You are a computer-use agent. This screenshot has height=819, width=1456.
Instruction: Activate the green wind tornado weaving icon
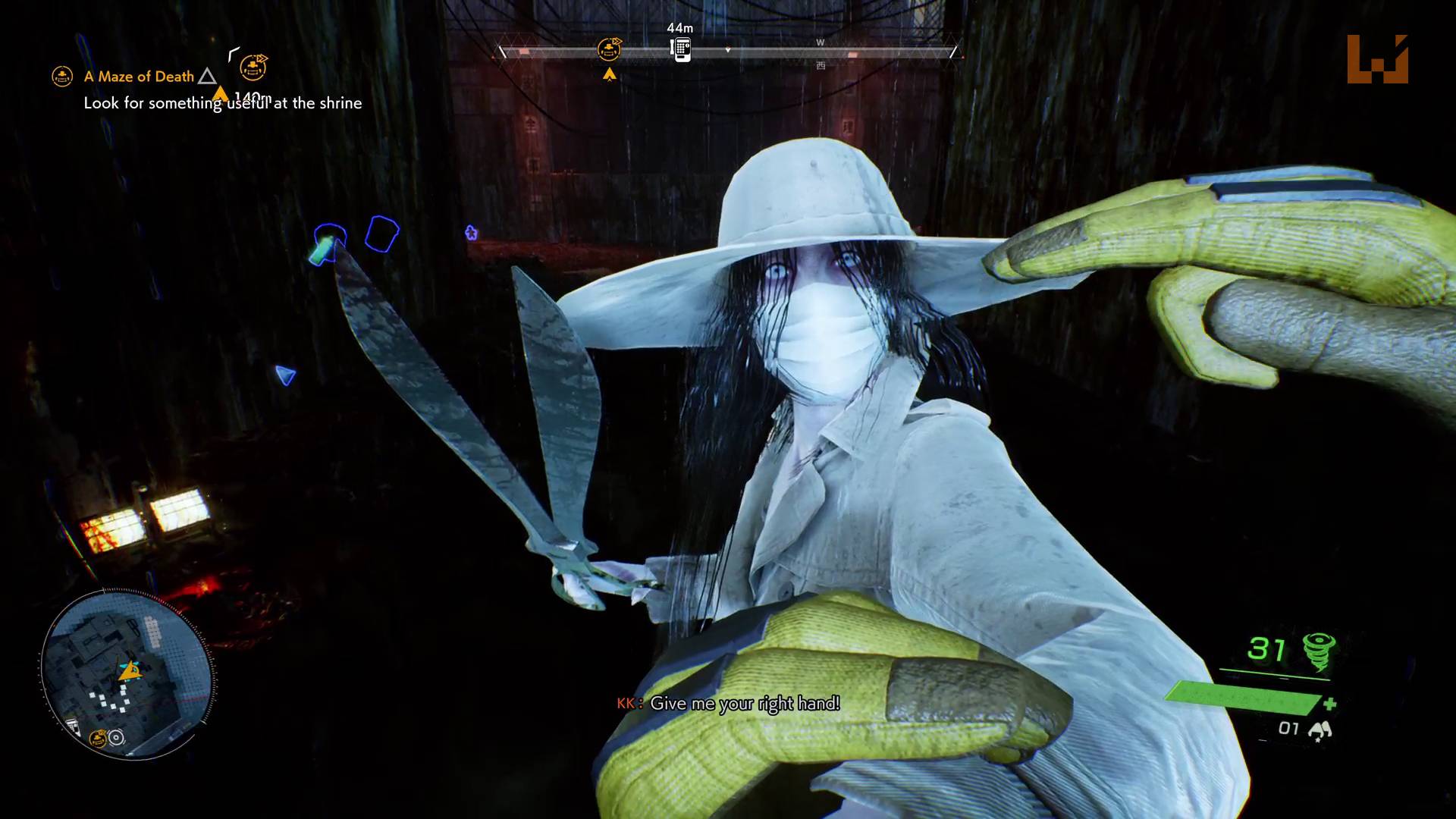(x=1319, y=651)
